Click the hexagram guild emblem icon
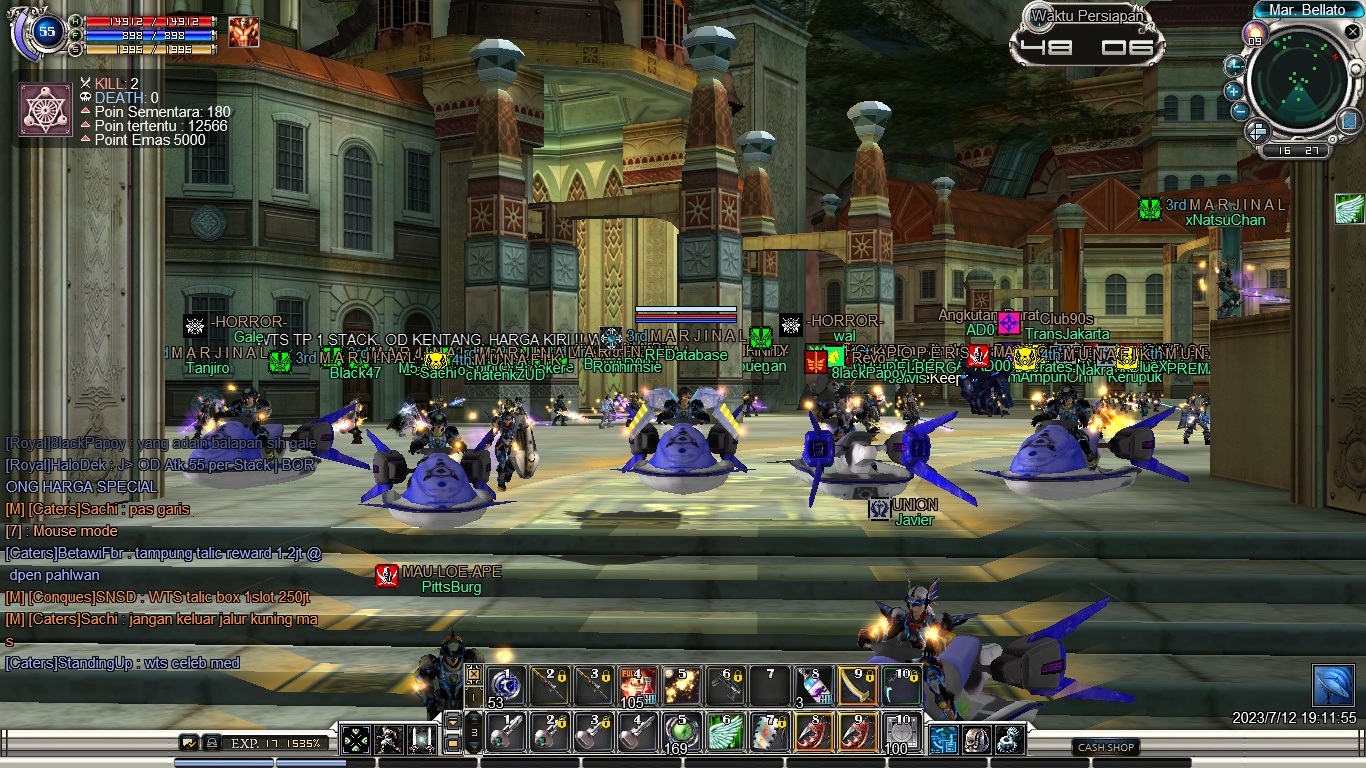1366x768 pixels. tap(46, 110)
